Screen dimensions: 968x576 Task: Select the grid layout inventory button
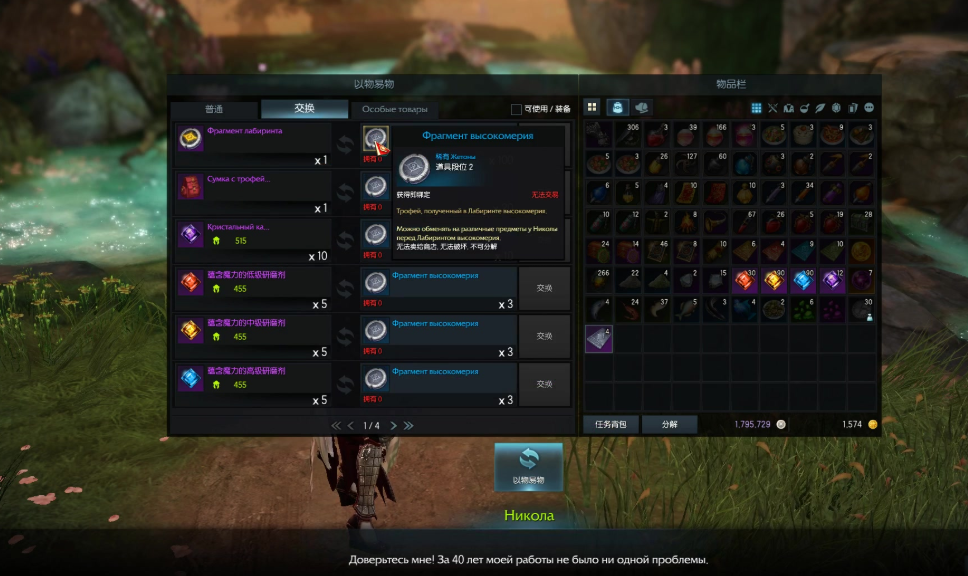click(x=592, y=107)
